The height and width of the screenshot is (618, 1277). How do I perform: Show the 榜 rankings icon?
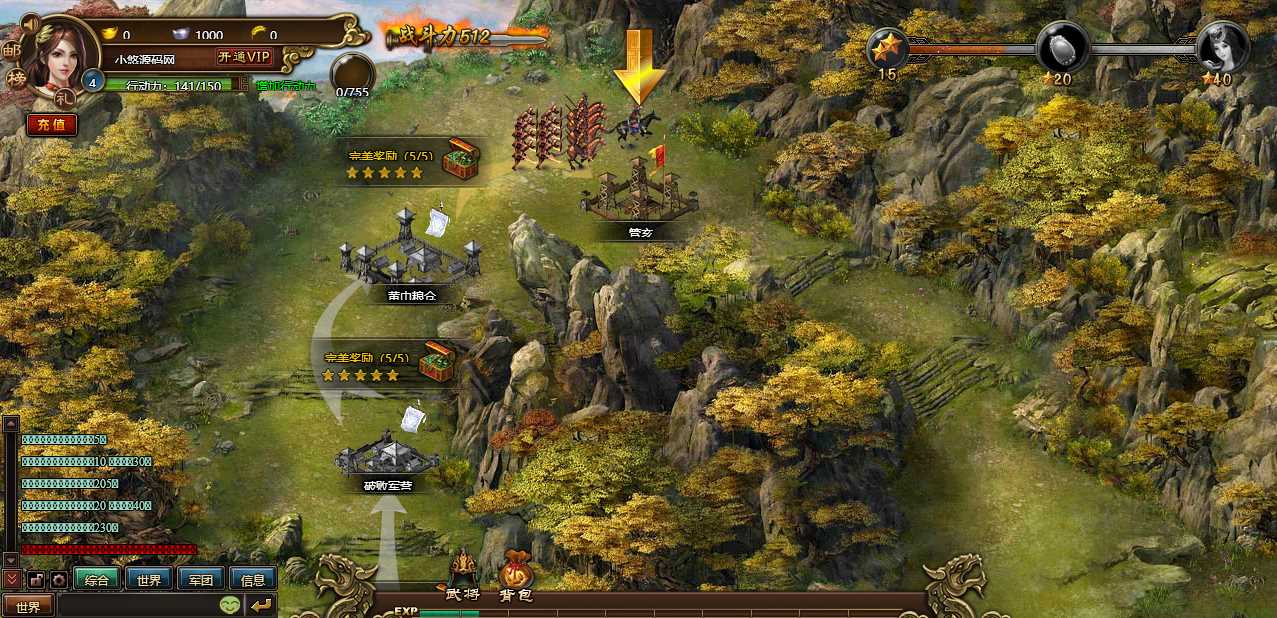pos(17,79)
